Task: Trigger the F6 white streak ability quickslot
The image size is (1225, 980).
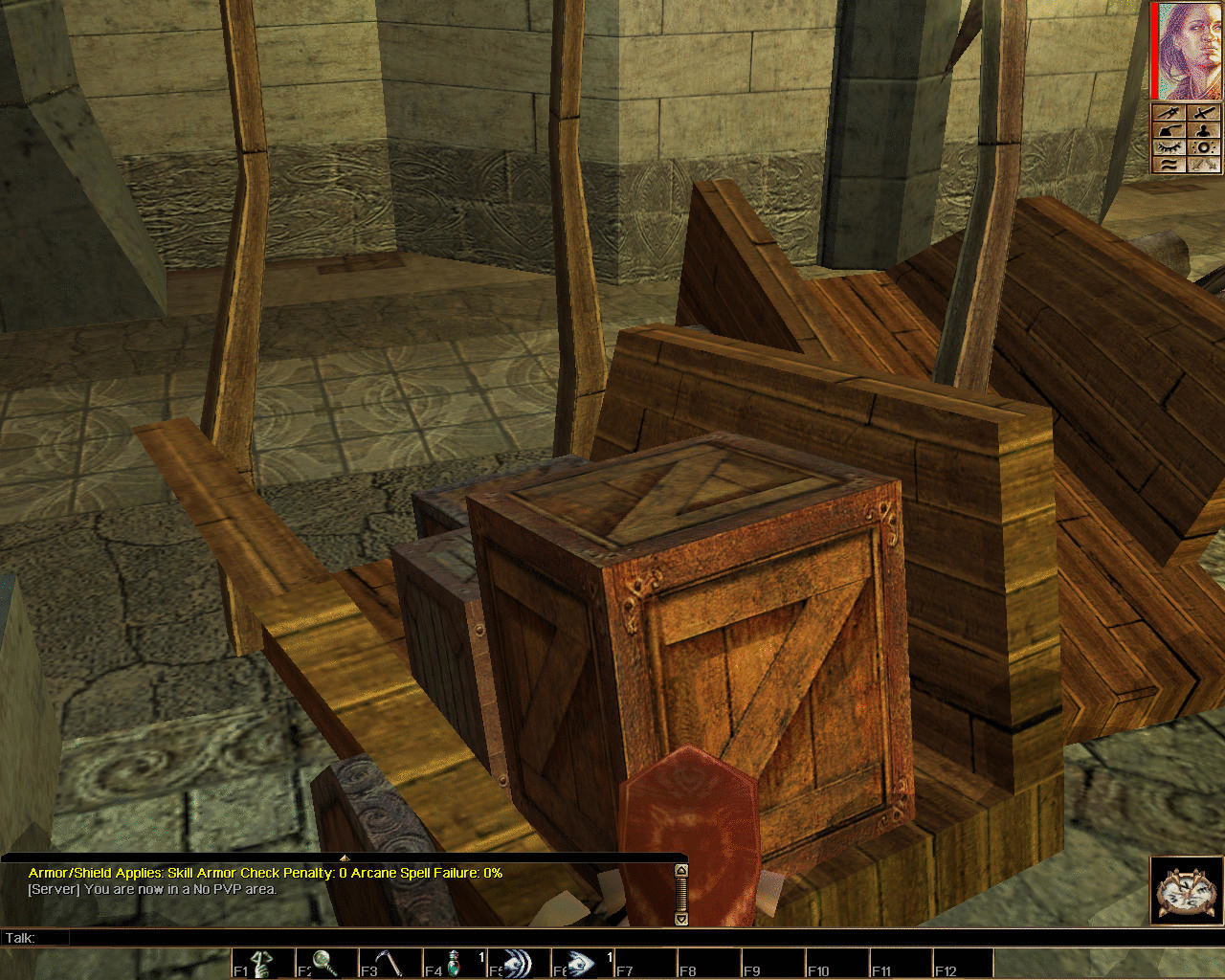Action: coord(581,963)
